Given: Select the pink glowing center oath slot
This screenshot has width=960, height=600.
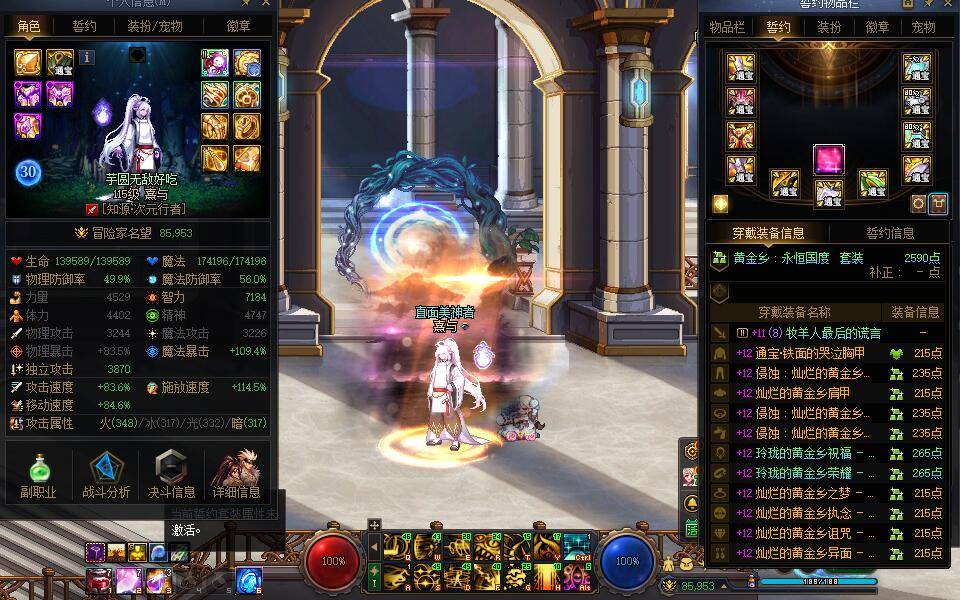Looking at the screenshot, I should (828, 159).
